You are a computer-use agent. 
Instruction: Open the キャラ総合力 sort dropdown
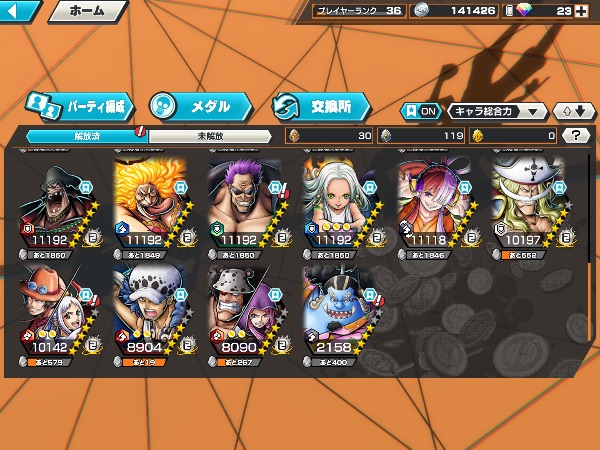click(497, 111)
